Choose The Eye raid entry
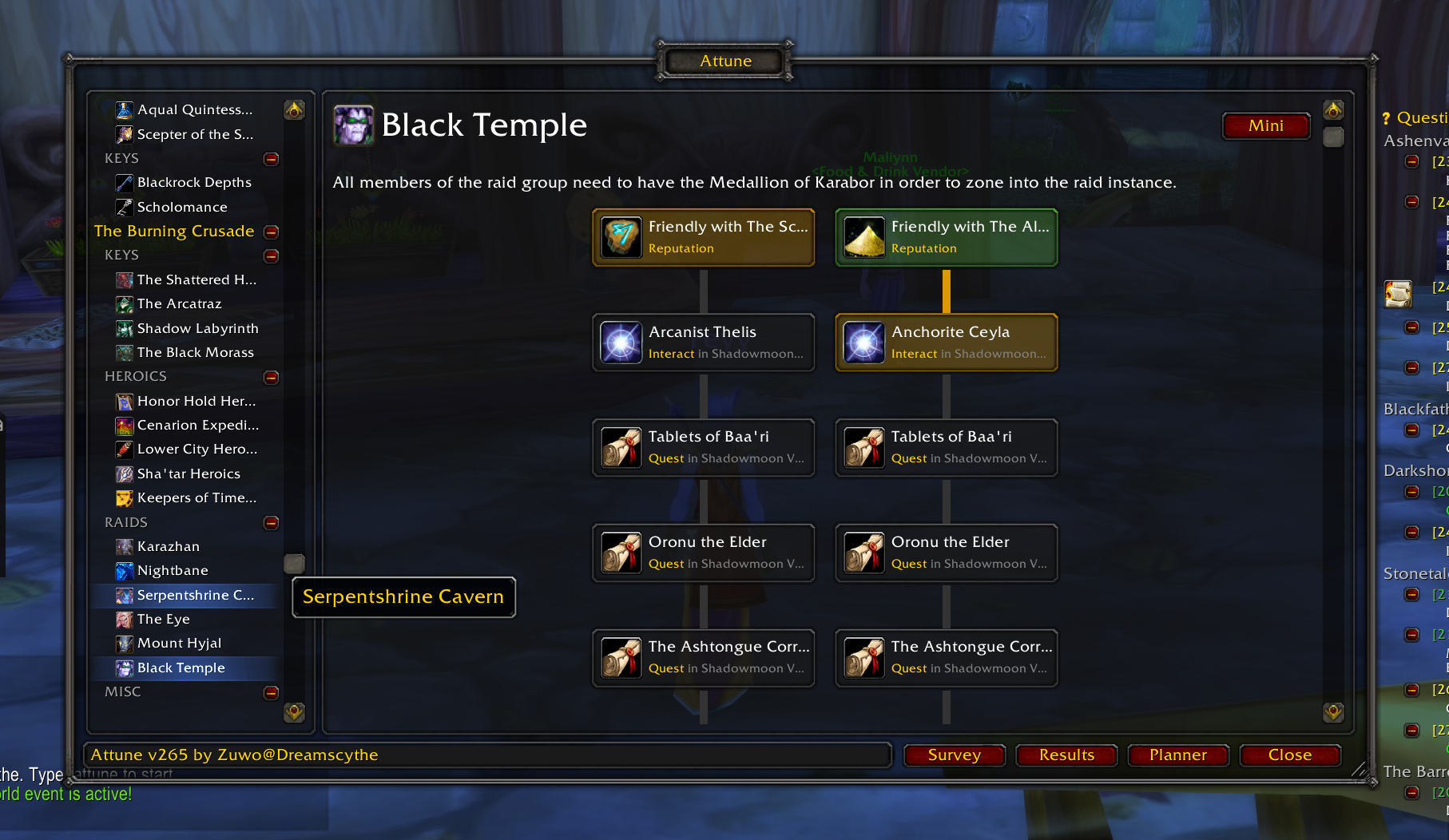 (x=163, y=619)
